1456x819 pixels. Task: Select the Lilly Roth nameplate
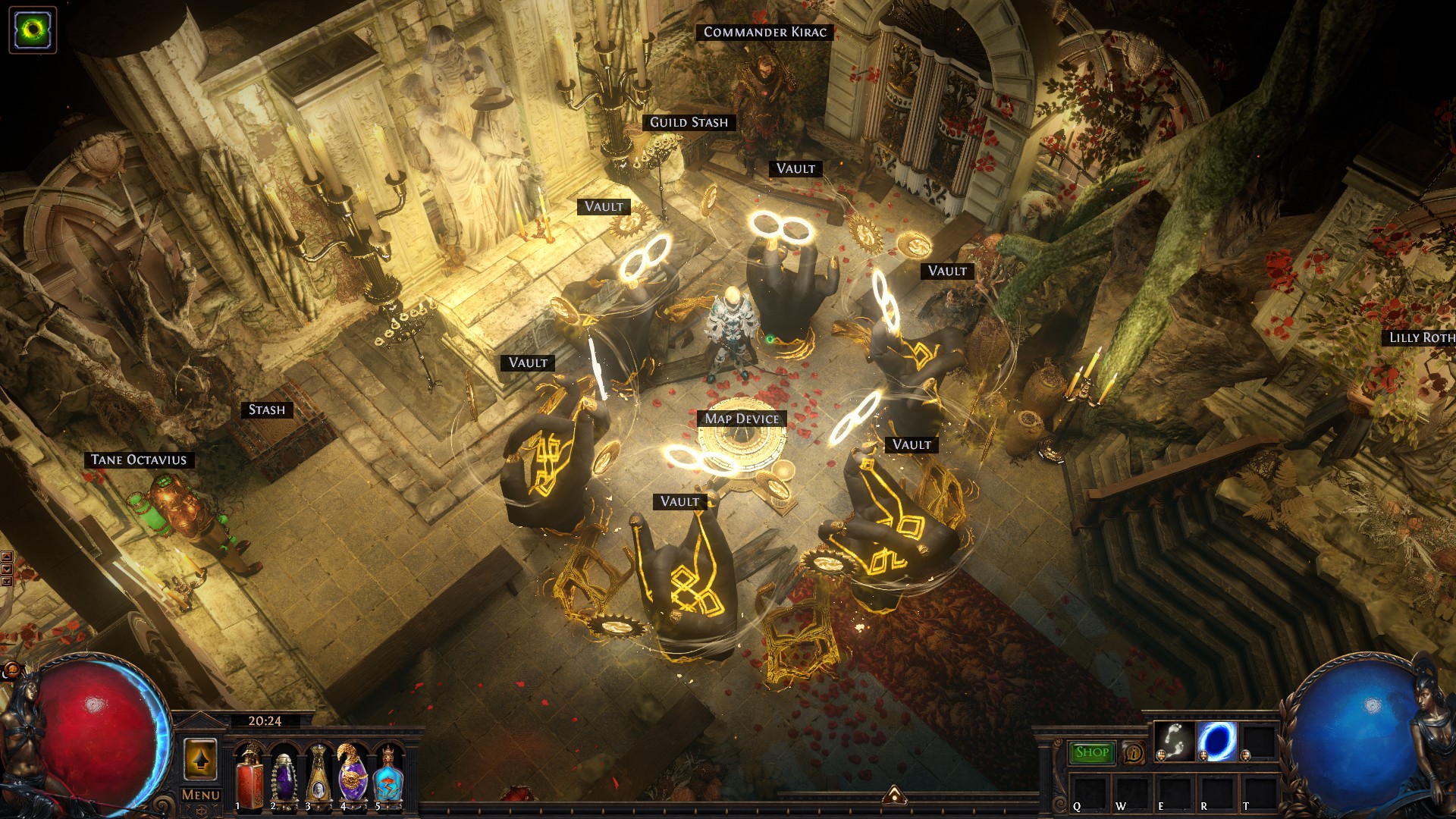point(1421,337)
